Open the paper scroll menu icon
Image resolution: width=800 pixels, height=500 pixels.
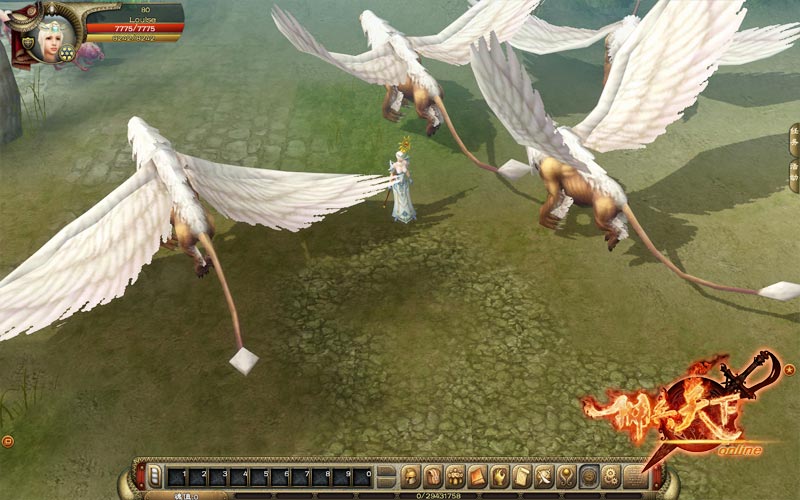click(522, 476)
